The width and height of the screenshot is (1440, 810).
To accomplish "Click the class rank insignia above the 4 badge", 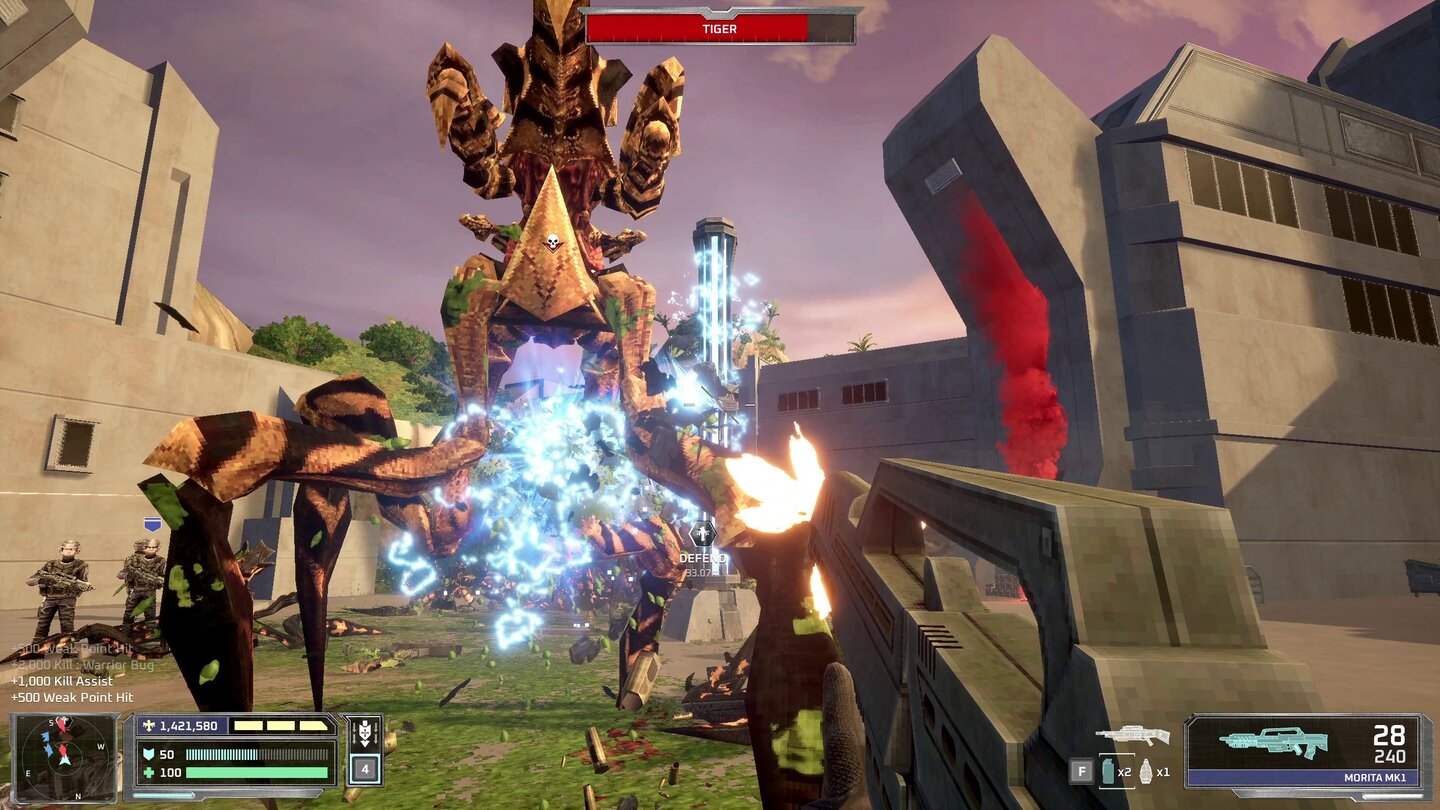I will tap(365, 731).
